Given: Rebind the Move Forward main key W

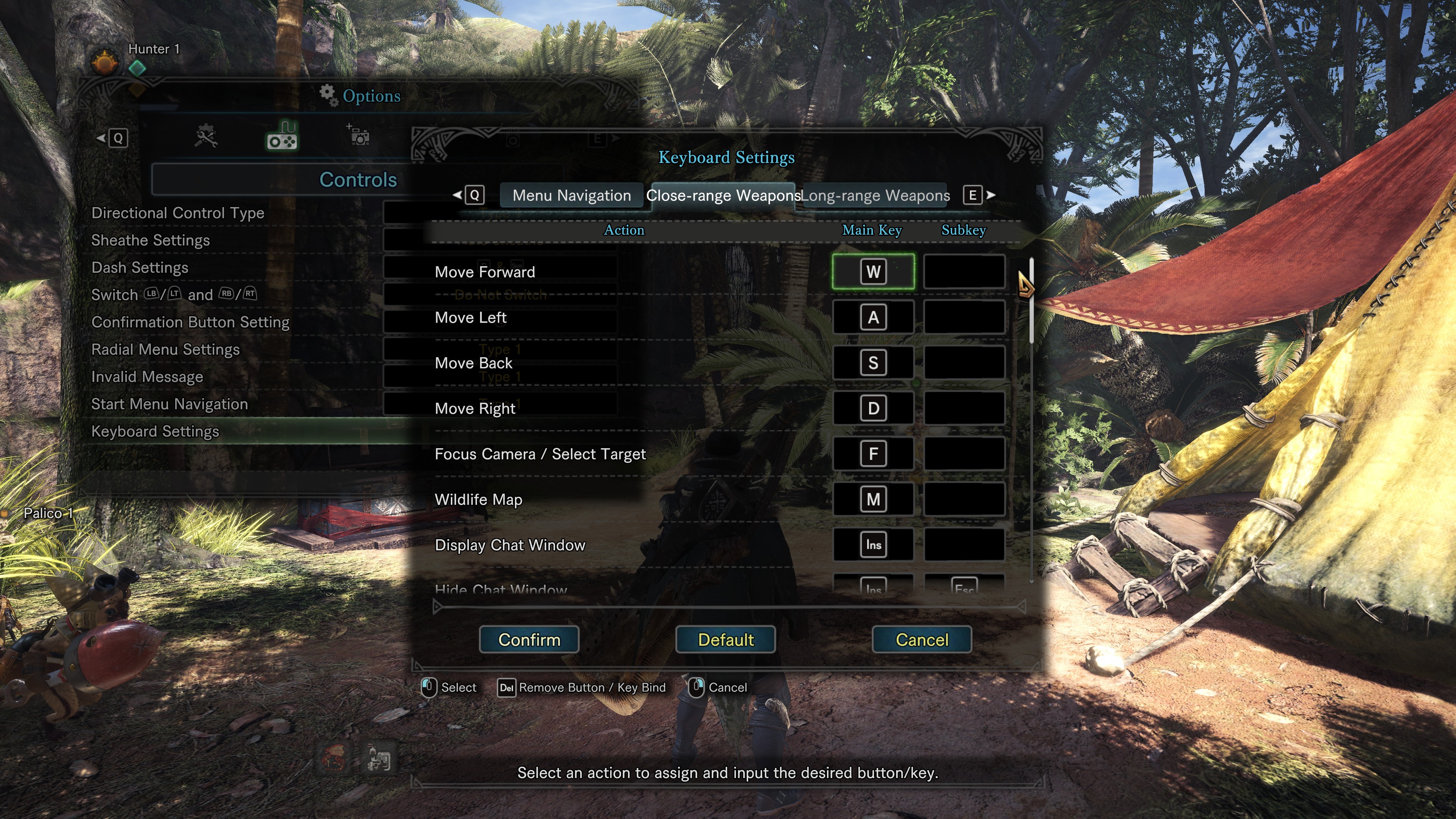Looking at the screenshot, I should 873,272.
